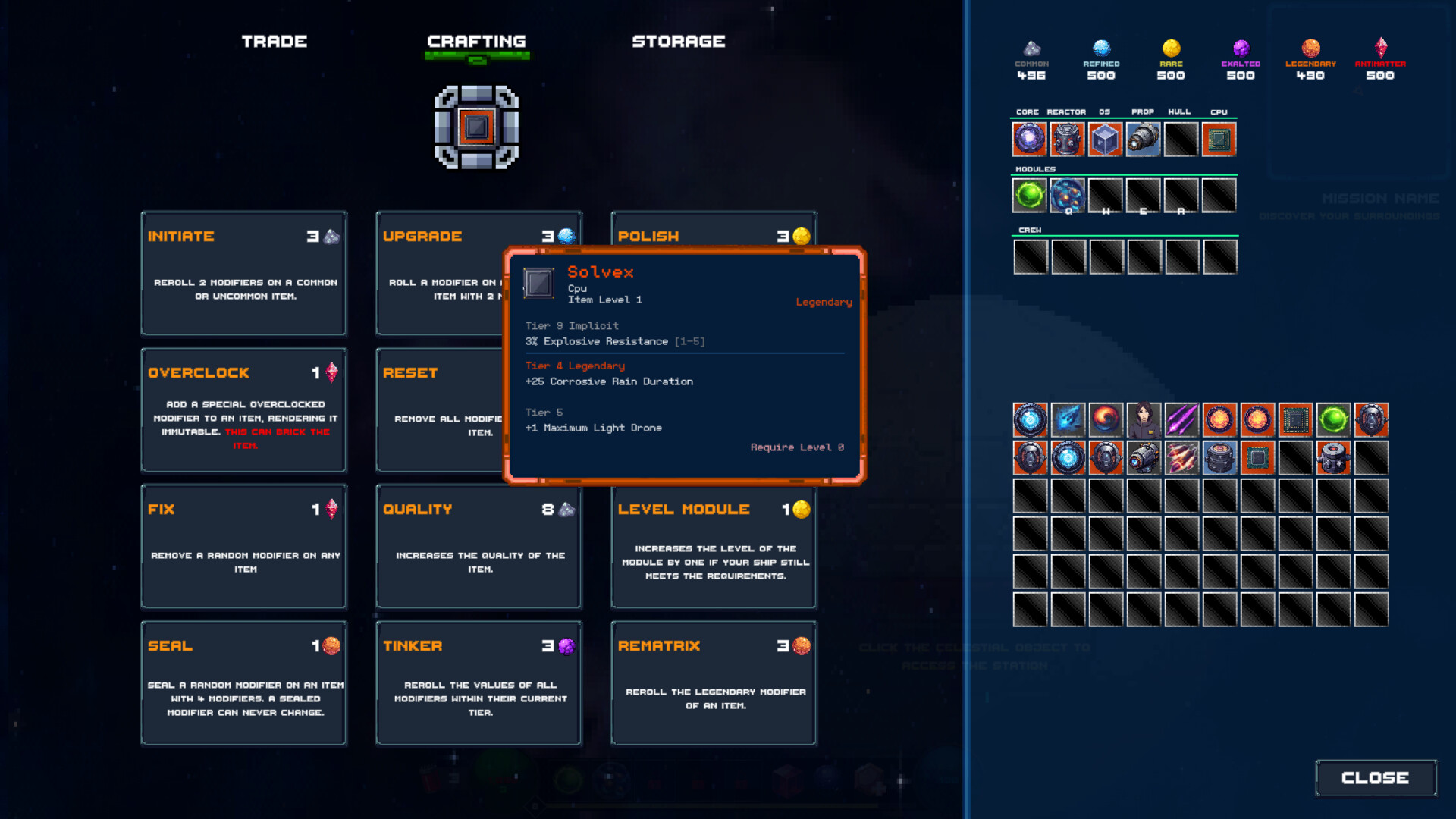Viewport: 1456px width, 819px height.
Task: Select the purple shards item in the inventory
Action: point(1181,419)
